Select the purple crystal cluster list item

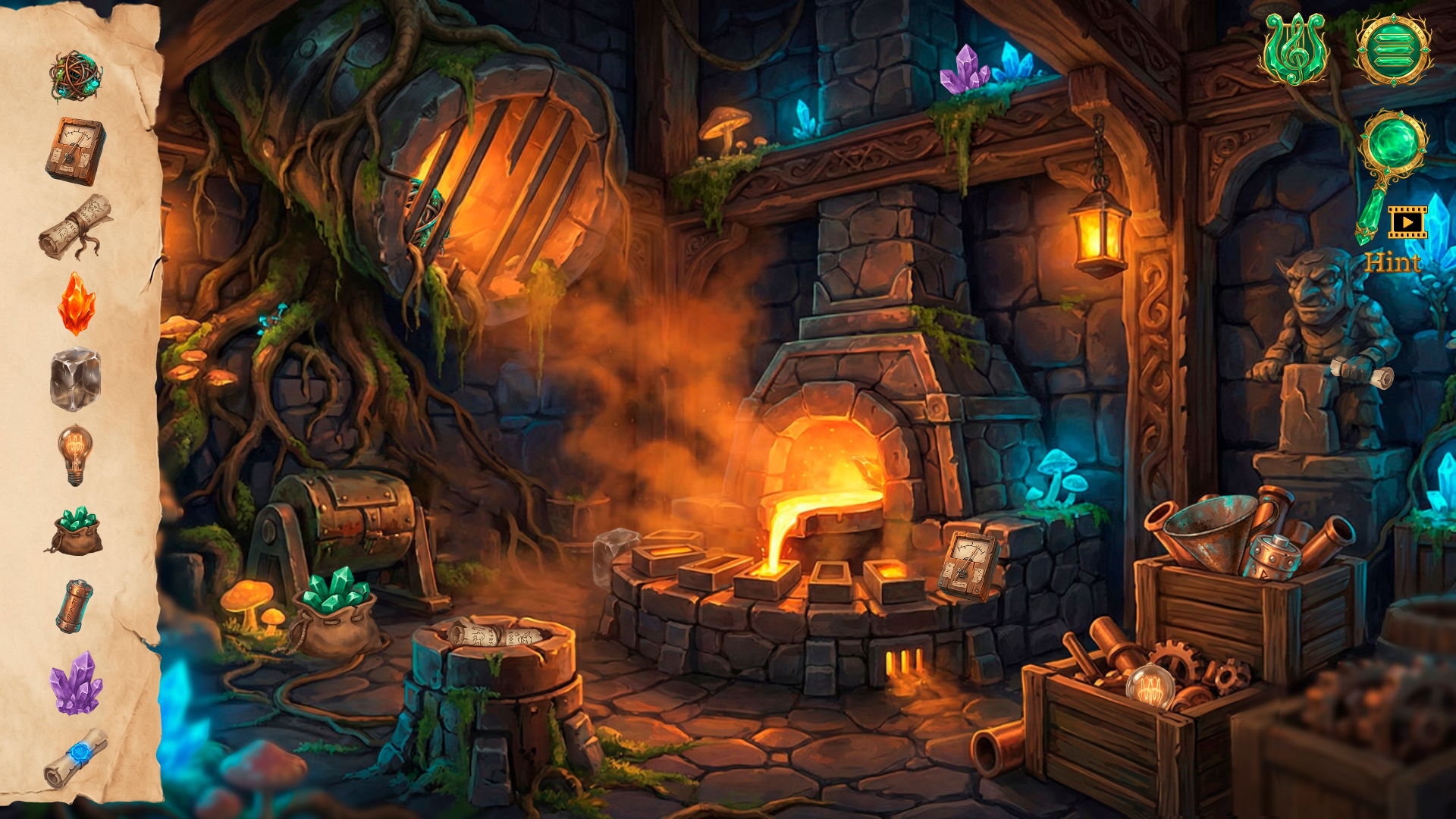pyautogui.click(x=74, y=682)
